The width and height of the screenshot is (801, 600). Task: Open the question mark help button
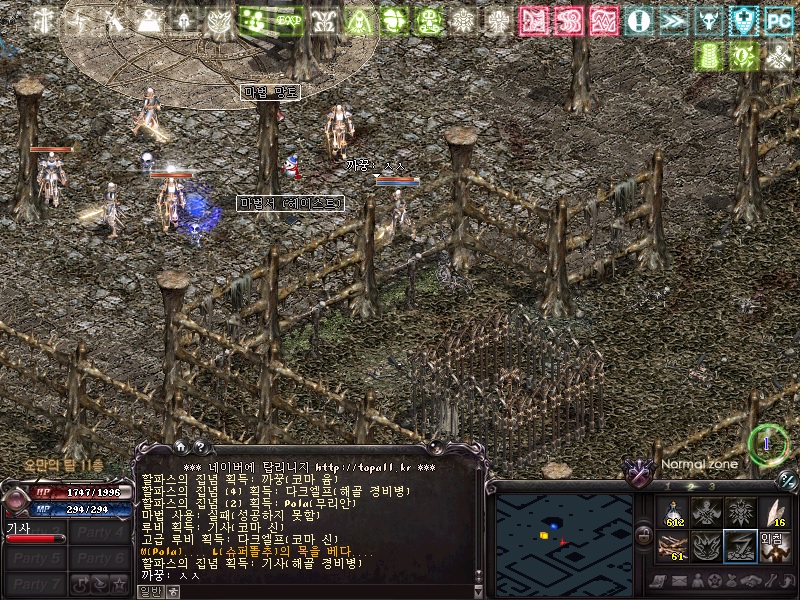pos(199,447)
